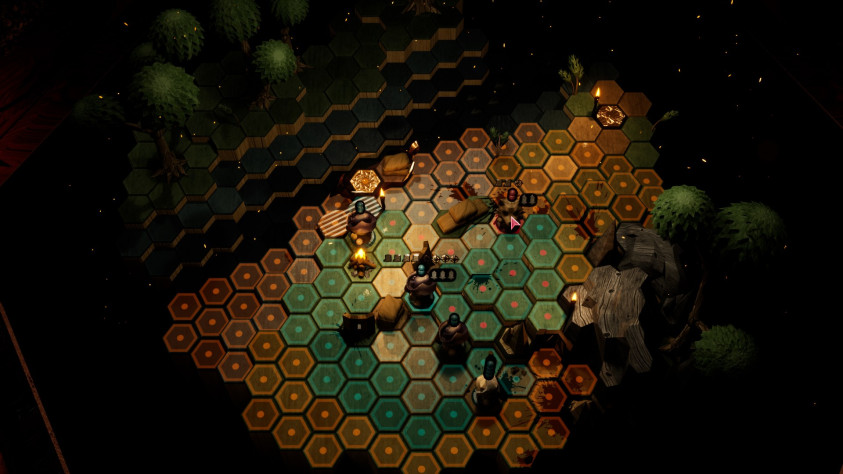
Task: Select the unit with the cyan selection ring
Action: [422, 283]
